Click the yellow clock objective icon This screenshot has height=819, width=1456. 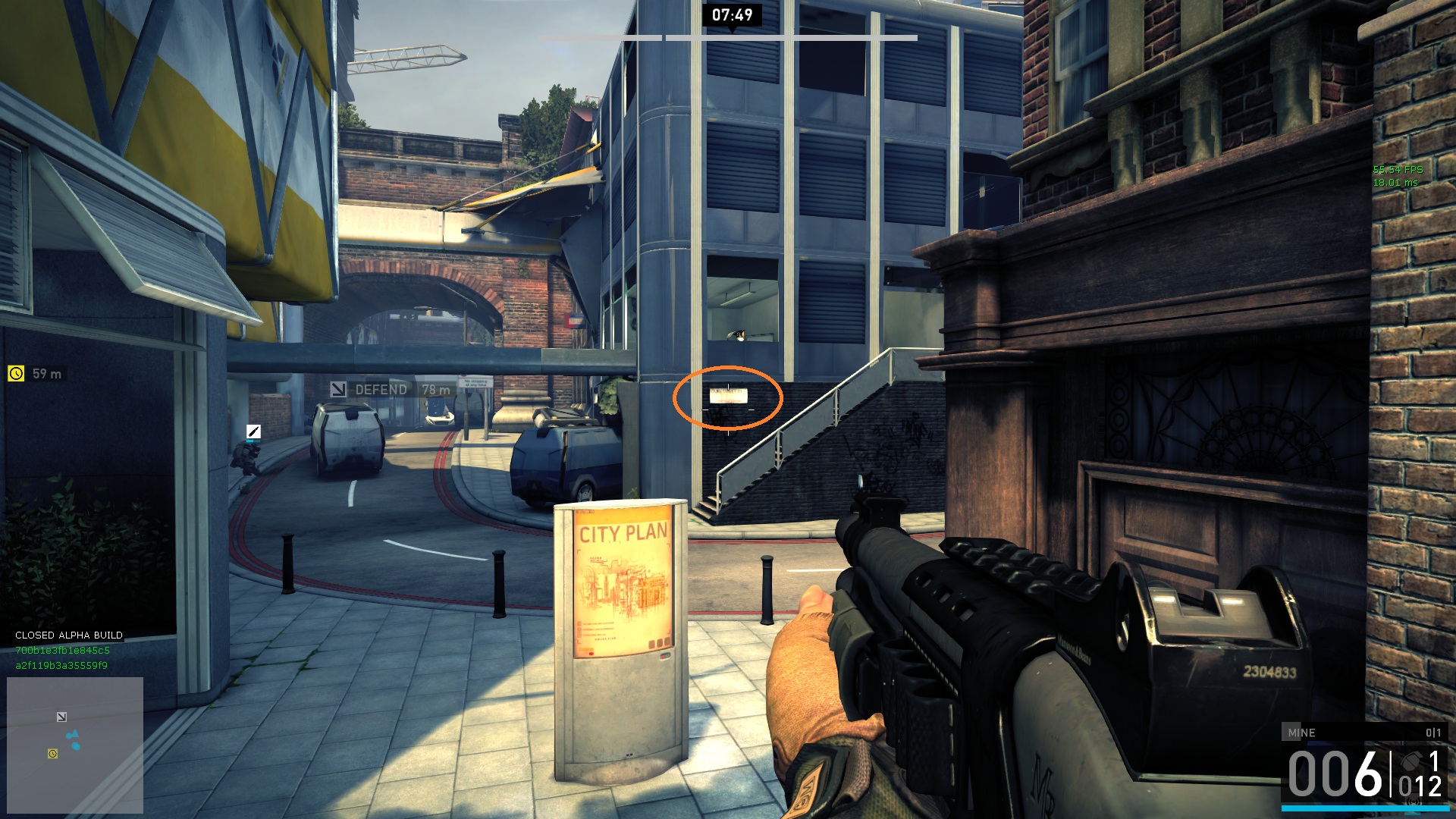[x=16, y=373]
